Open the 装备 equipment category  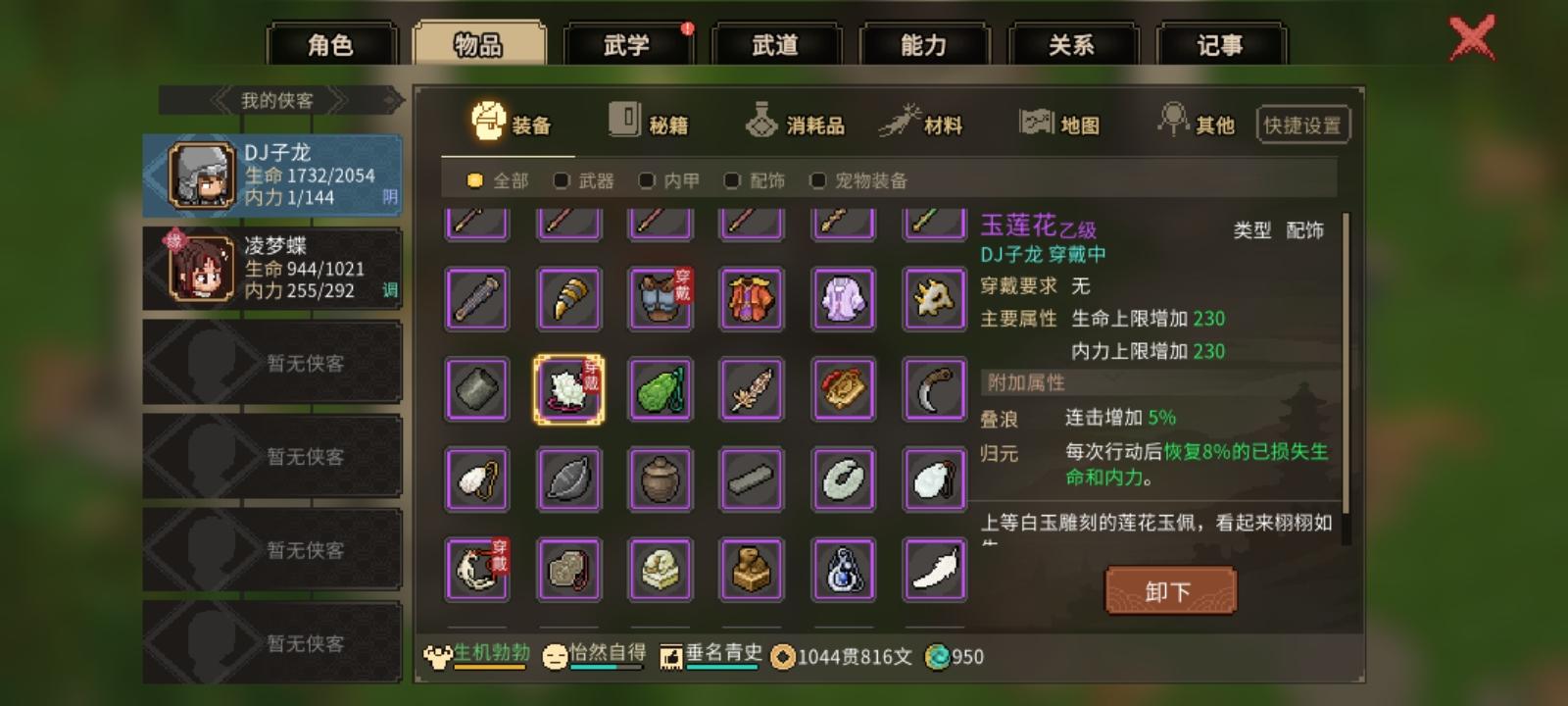click(x=511, y=122)
